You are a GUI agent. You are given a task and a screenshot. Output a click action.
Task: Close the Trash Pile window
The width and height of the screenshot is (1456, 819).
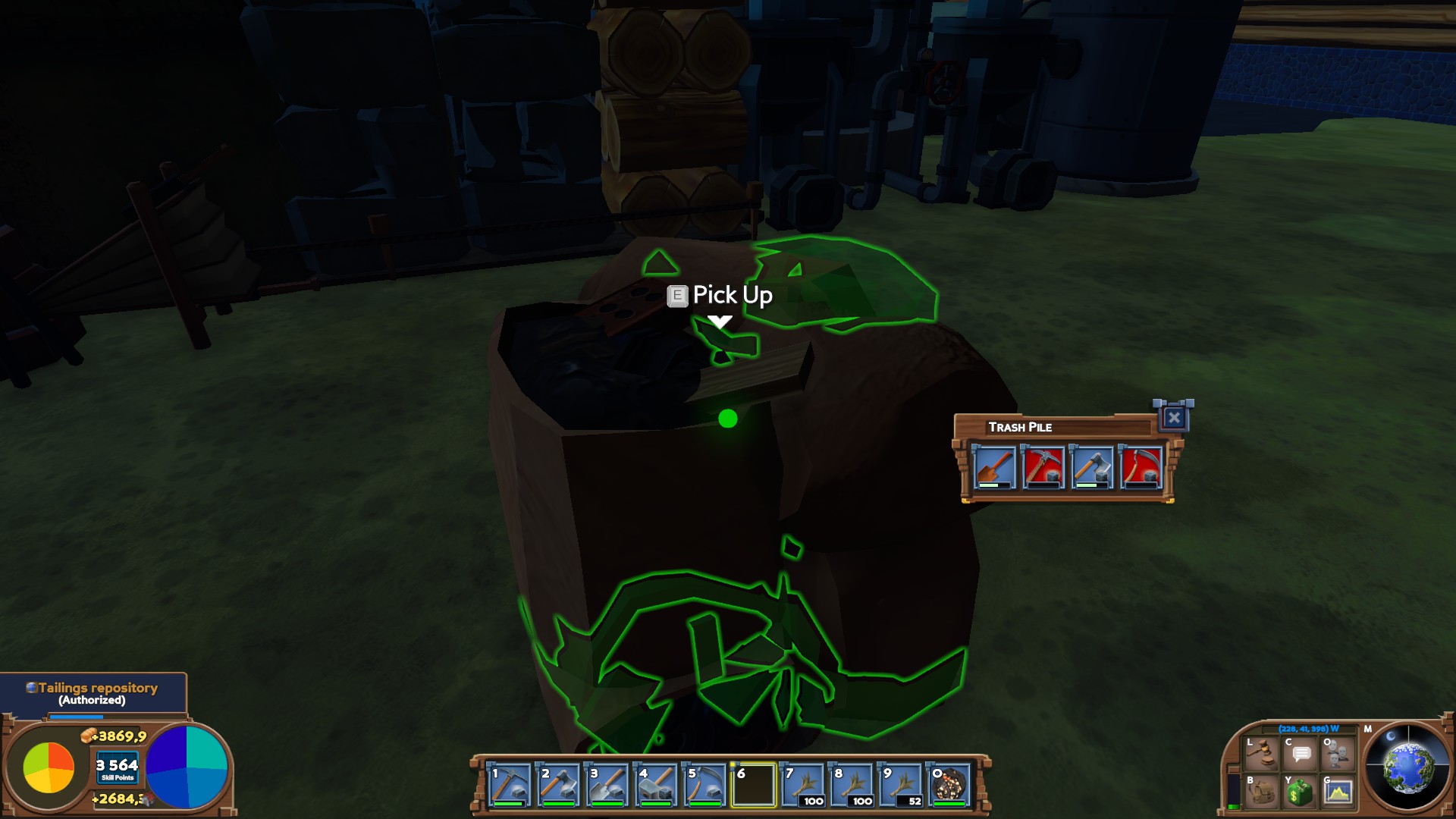tap(1173, 417)
